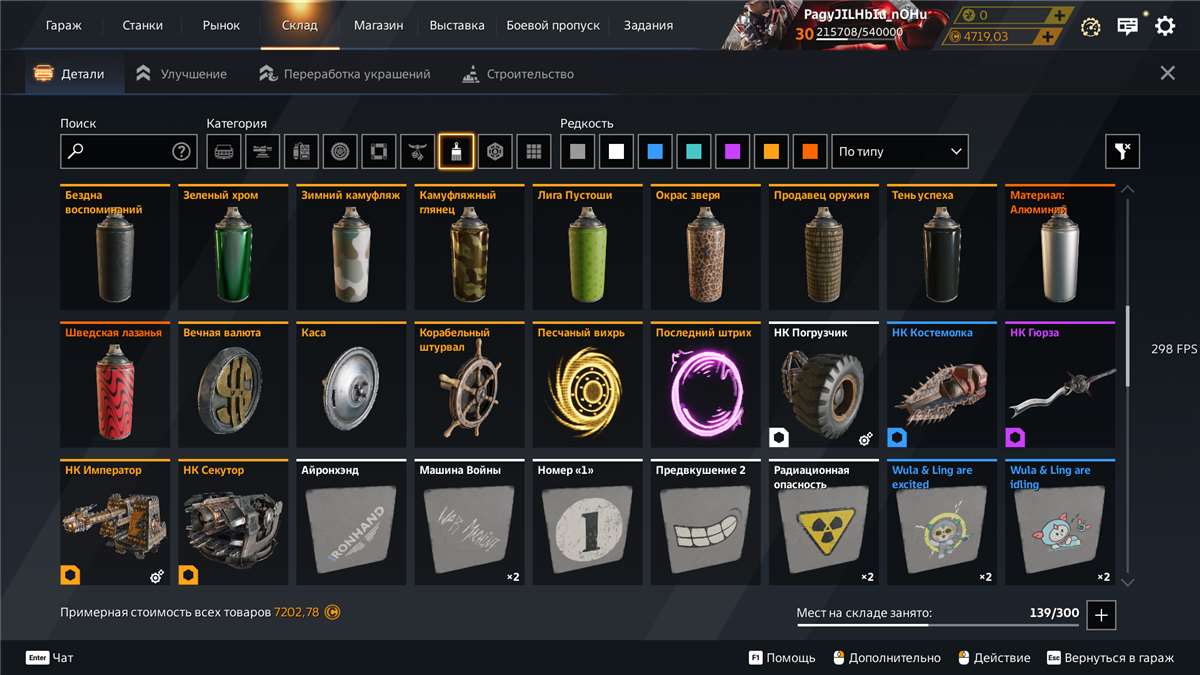Open the Задания tab
Image resolution: width=1200 pixels, height=675 pixels.
point(648,25)
